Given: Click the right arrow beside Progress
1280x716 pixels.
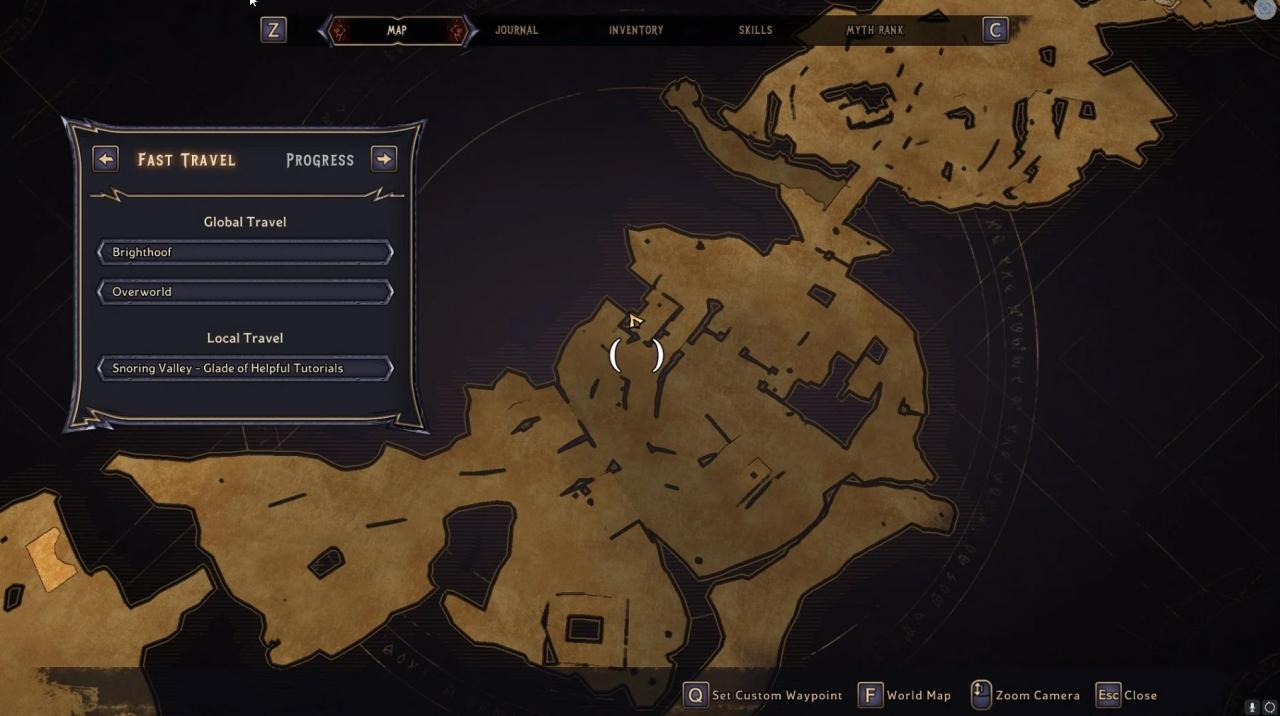Looking at the screenshot, I should [x=384, y=159].
